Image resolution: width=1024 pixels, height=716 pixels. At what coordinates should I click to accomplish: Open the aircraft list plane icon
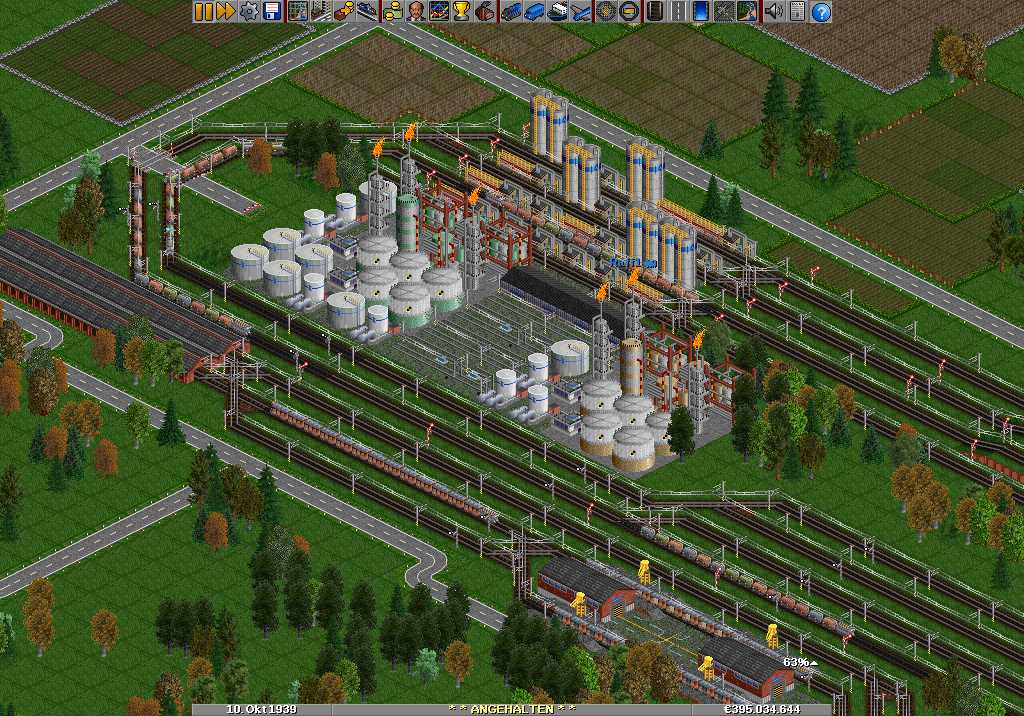click(x=580, y=12)
